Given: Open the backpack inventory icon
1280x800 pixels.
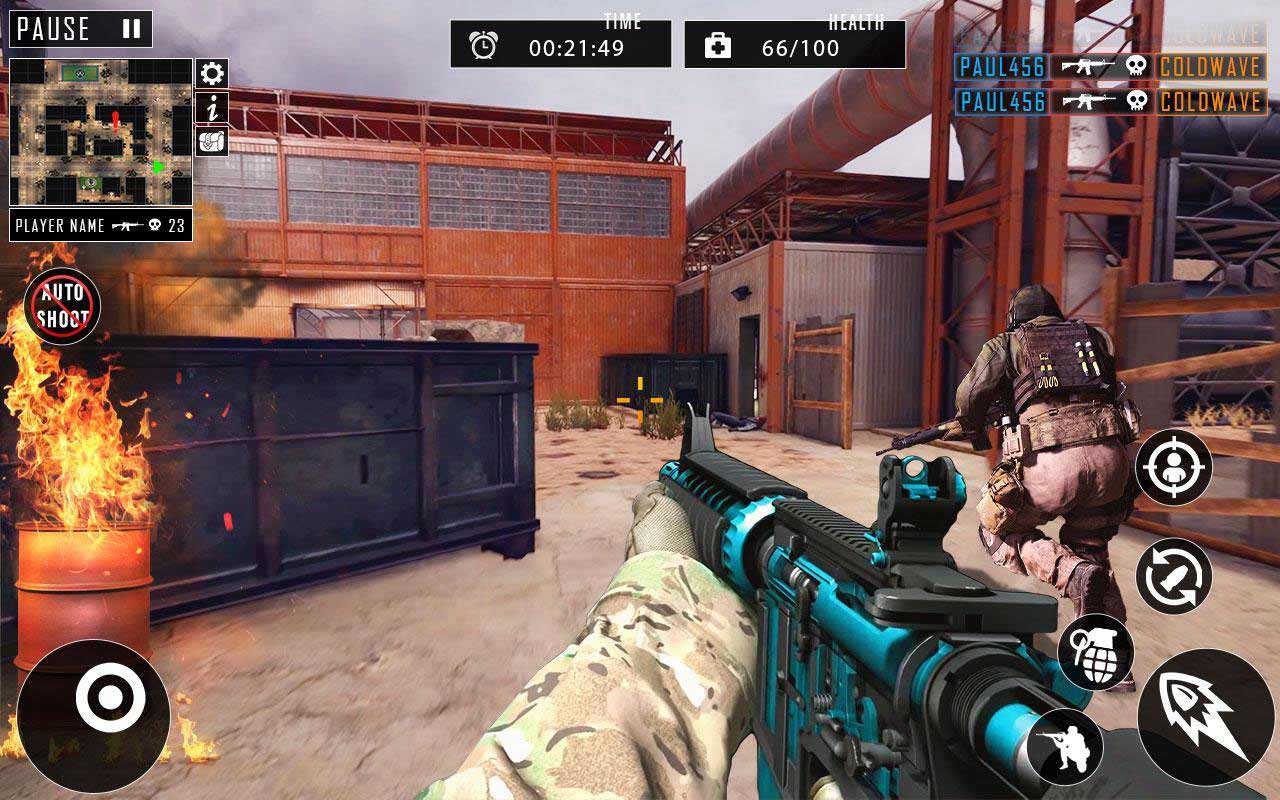Looking at the screenshot, I should (x=211, y=141).
